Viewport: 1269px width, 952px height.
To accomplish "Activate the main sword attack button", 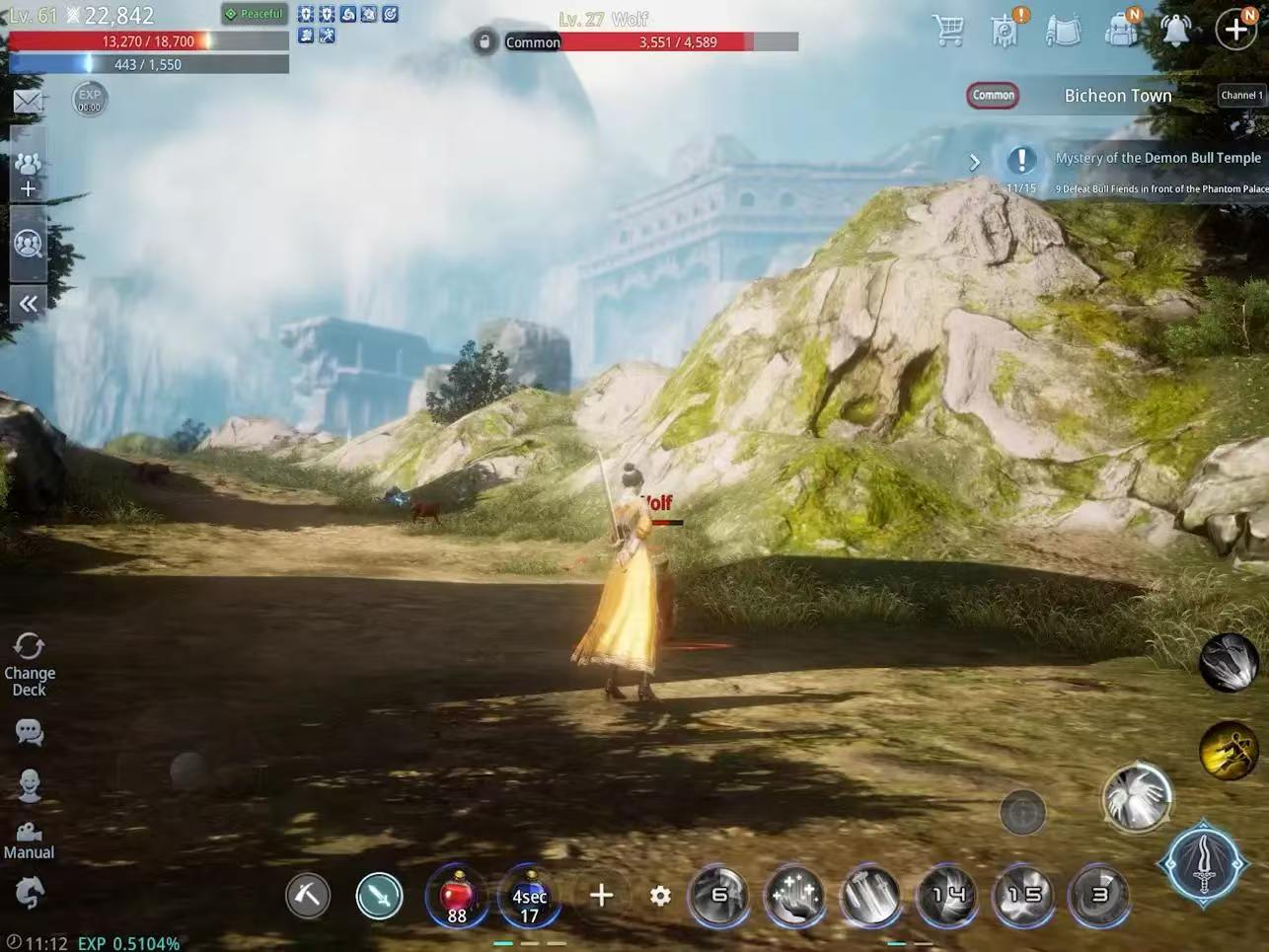I will [1204, 865].
